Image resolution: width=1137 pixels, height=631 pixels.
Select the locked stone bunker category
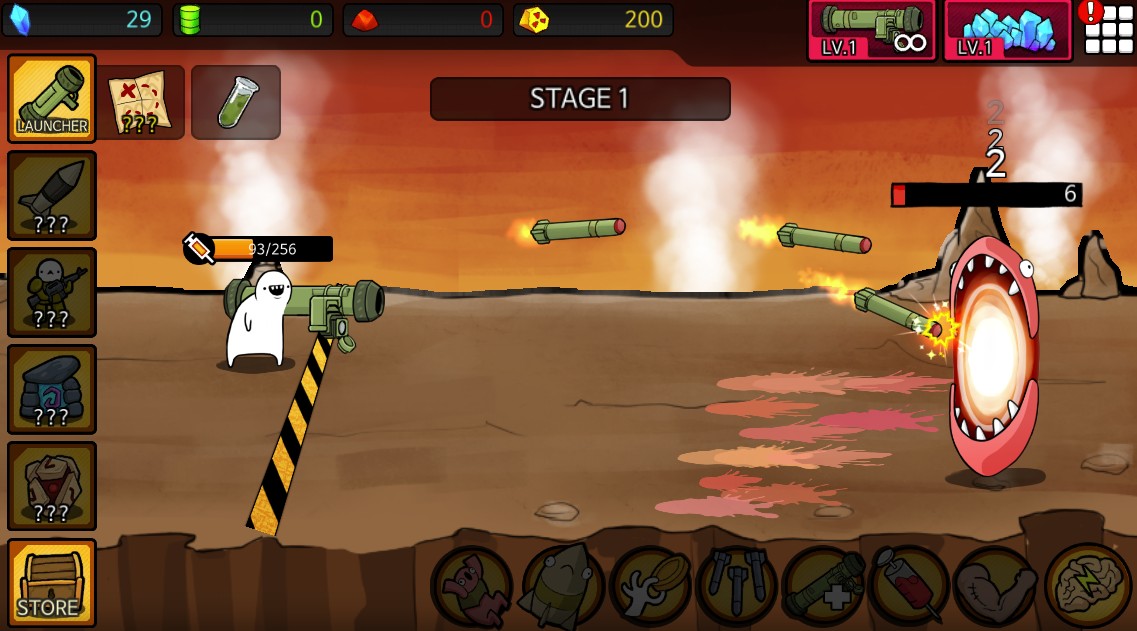pos(52,389)
